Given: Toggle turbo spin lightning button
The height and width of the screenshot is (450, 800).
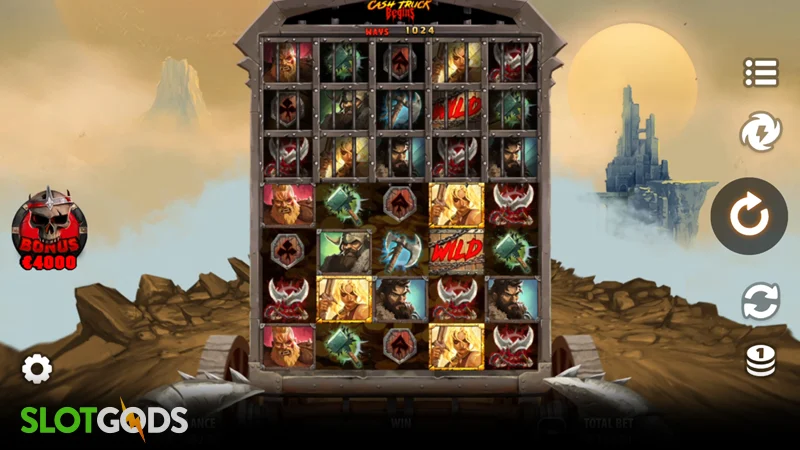Looking at the screenshot, I should [x=760, y=132].
